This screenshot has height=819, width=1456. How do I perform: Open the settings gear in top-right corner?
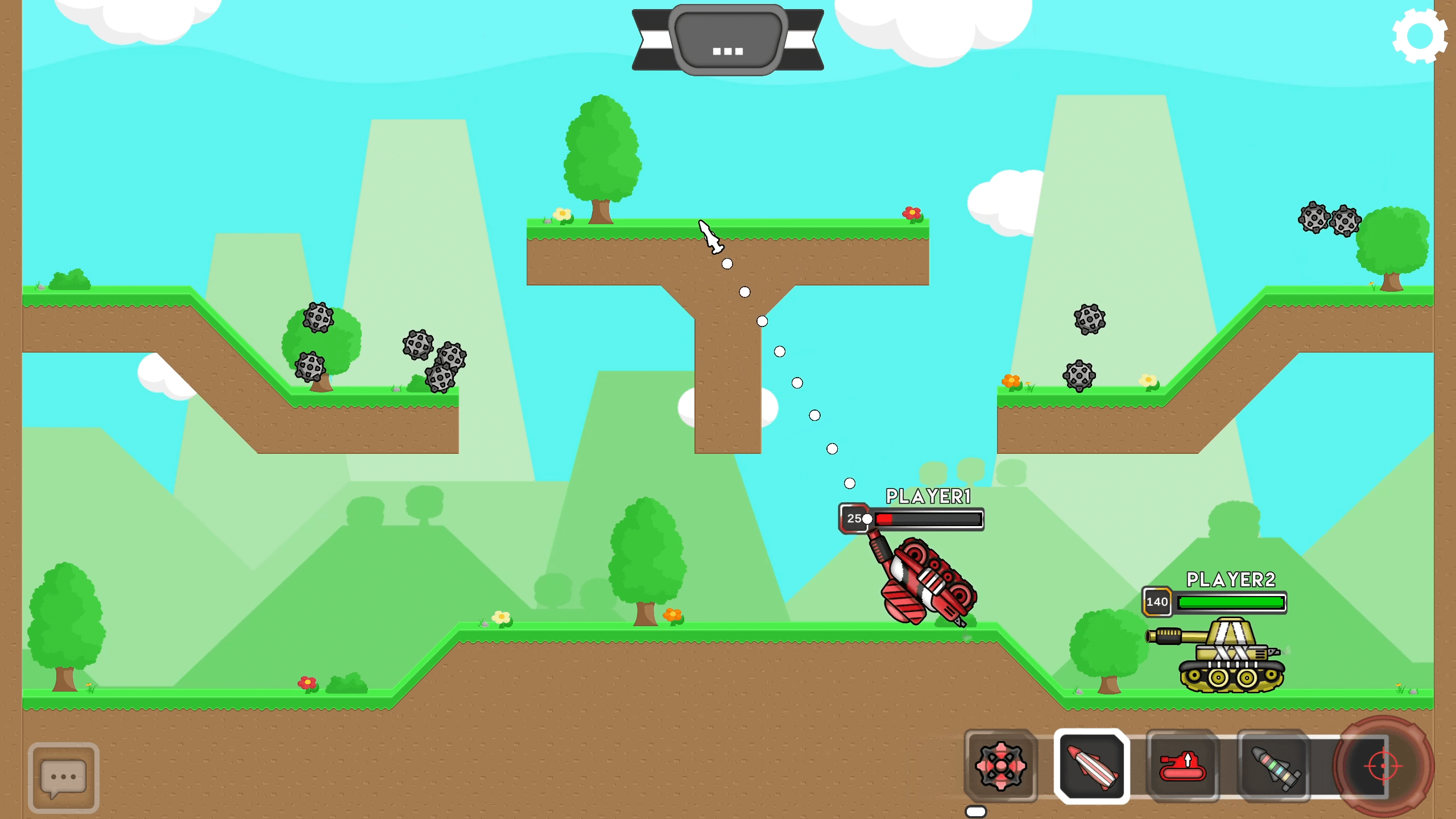point(1420,35)
